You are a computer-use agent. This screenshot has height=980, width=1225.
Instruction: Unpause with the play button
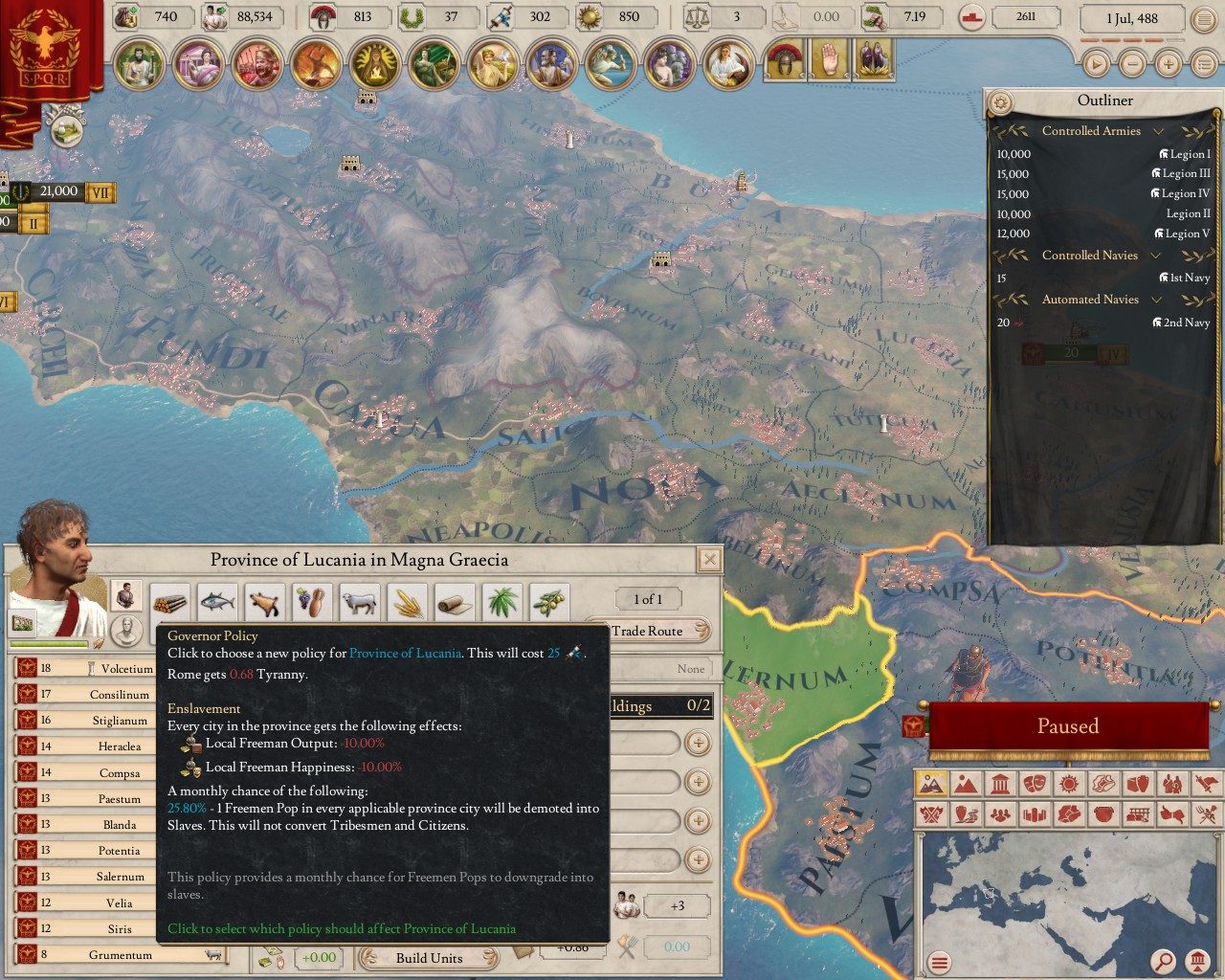click(1096, 64)
